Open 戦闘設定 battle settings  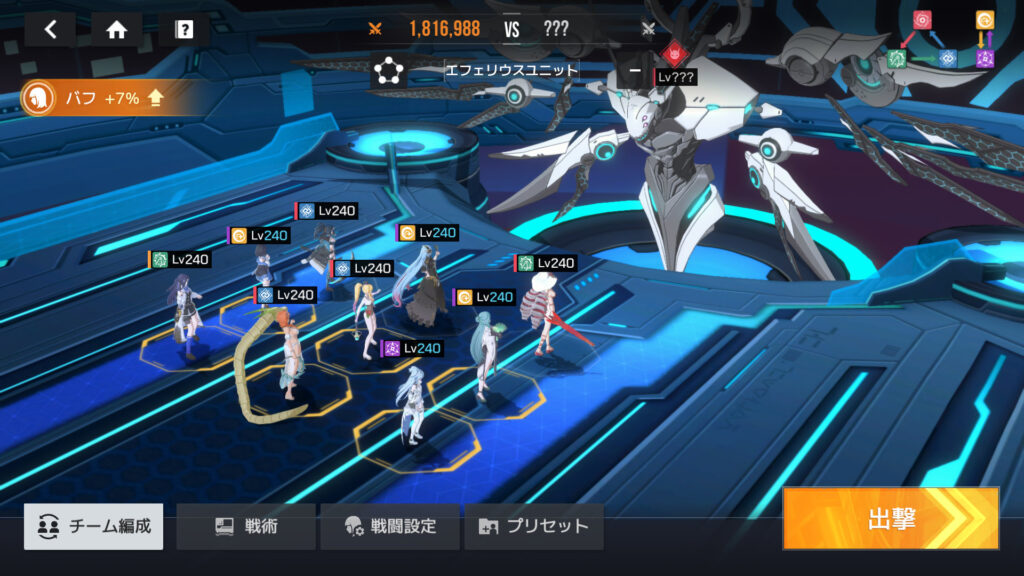pyautogui.click(x=390, y=526)
